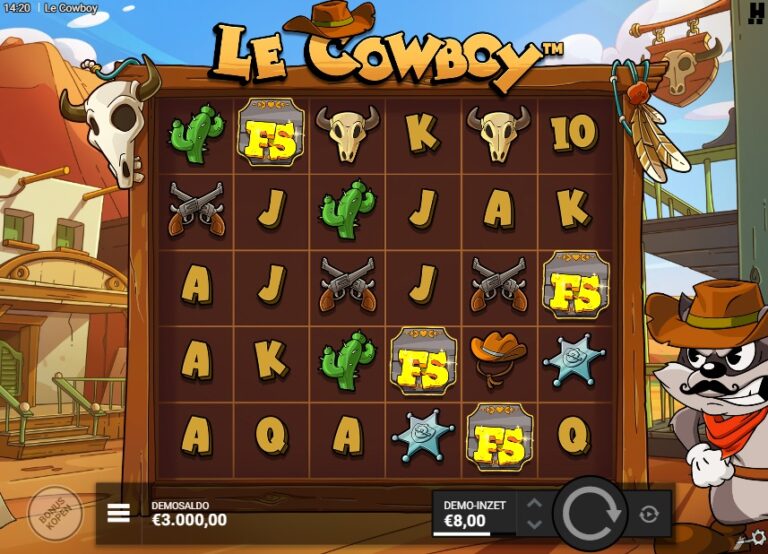Image resolution: width=768 pixels, height=554 pixels.
Task: Increase the bet with the up arrow
Action: [534, 504]
